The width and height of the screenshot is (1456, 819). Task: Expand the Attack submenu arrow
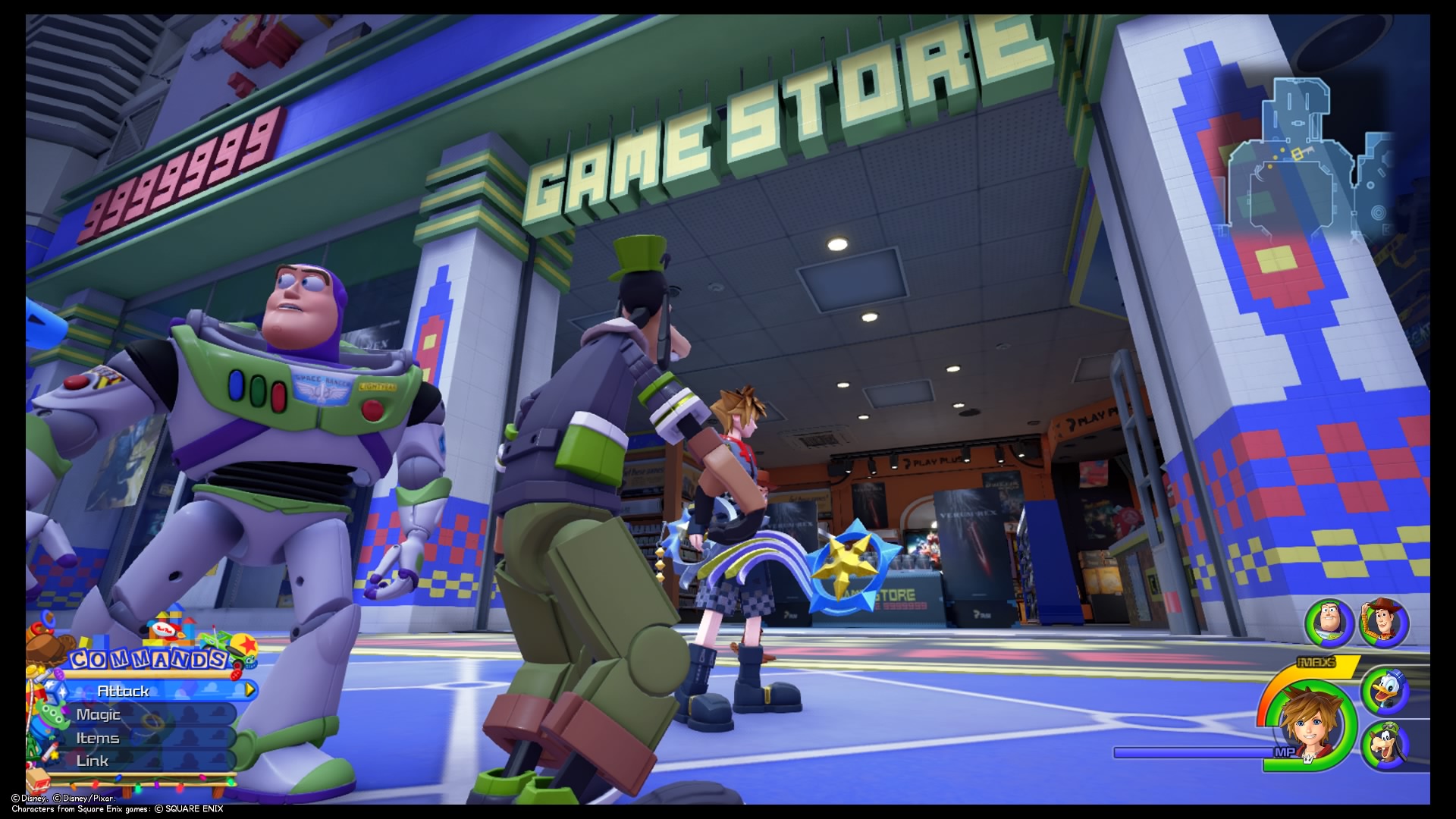(x=249, y=689)
